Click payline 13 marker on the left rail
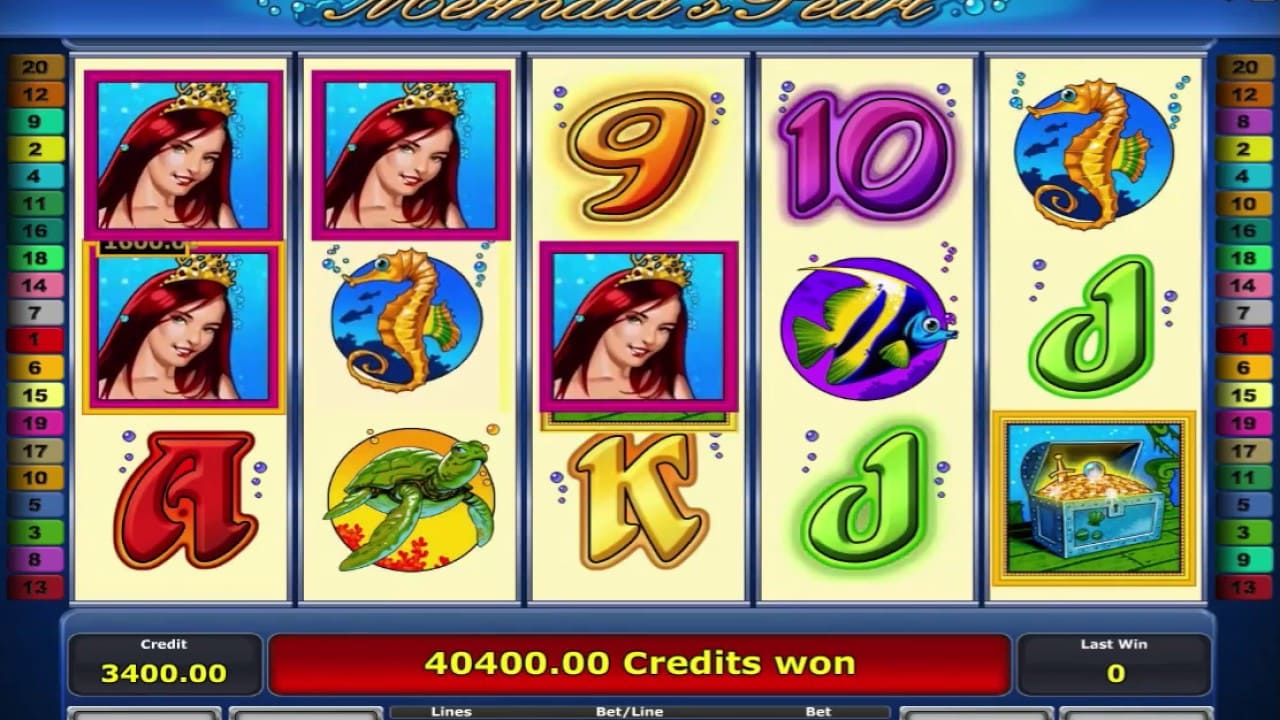The width and height of the screenshot is (1280, 720). 37,587
